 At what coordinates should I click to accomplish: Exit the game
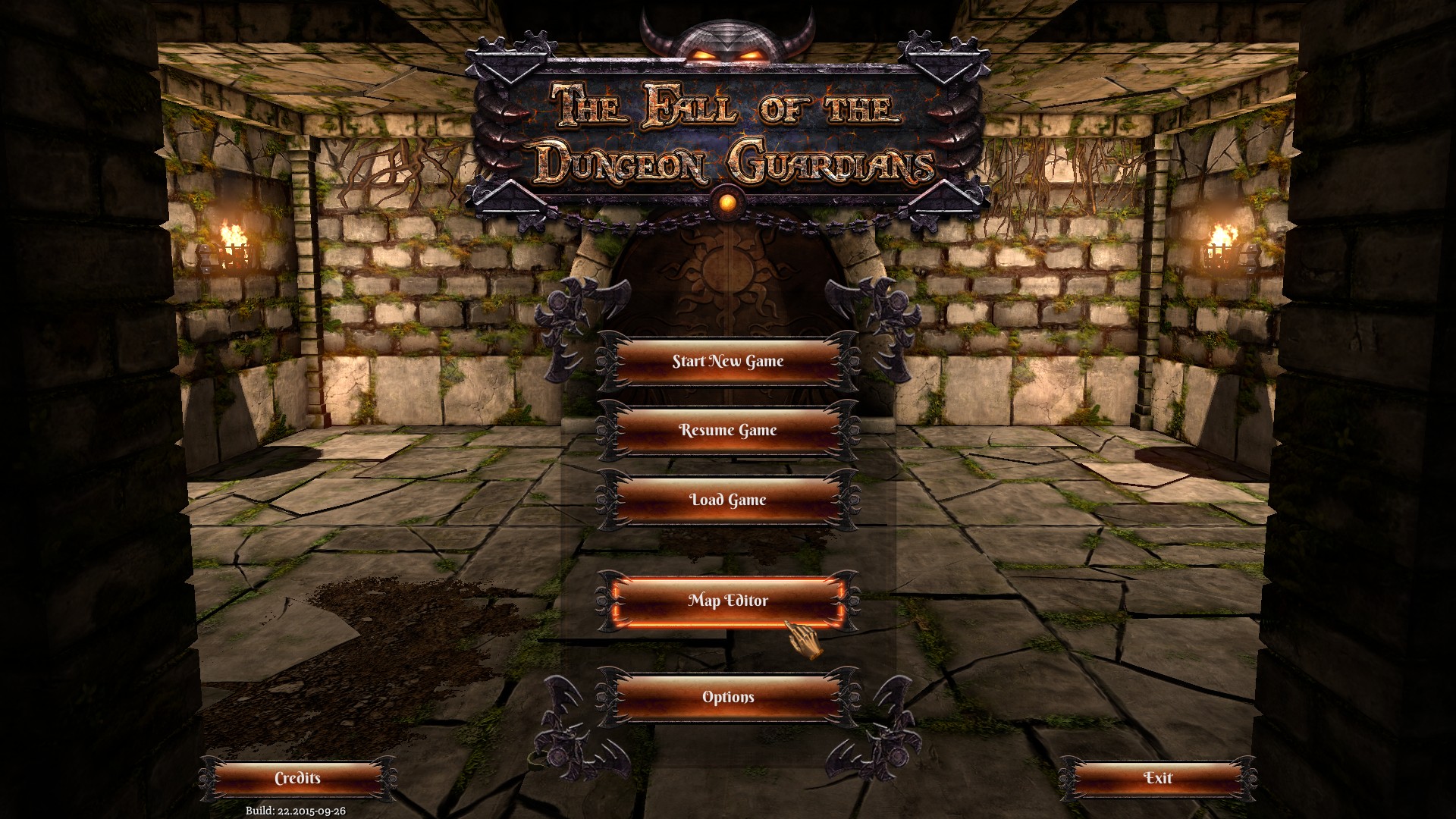coord(1158,778)
